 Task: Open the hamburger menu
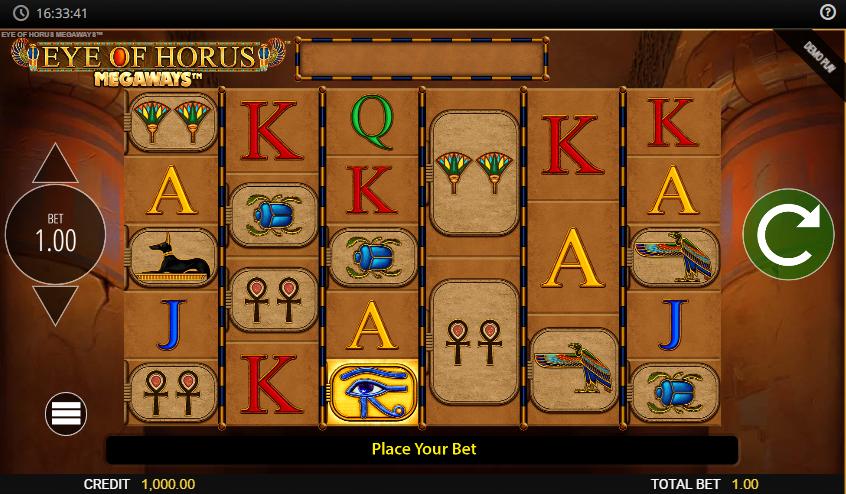click(x=66, y=414)
